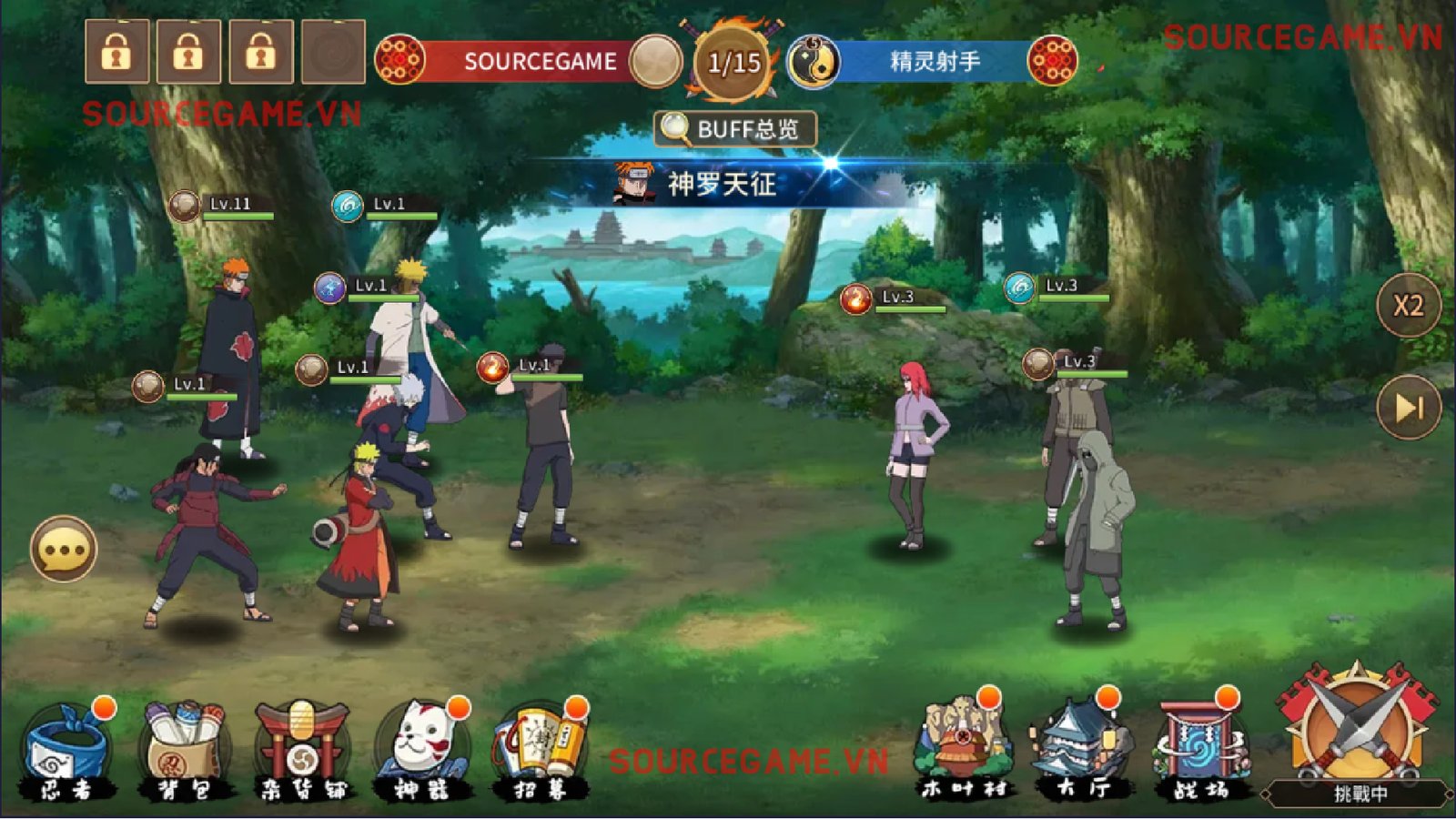Toggle the X2 battle speed
1456x819 pixels.
[1408, 306]
